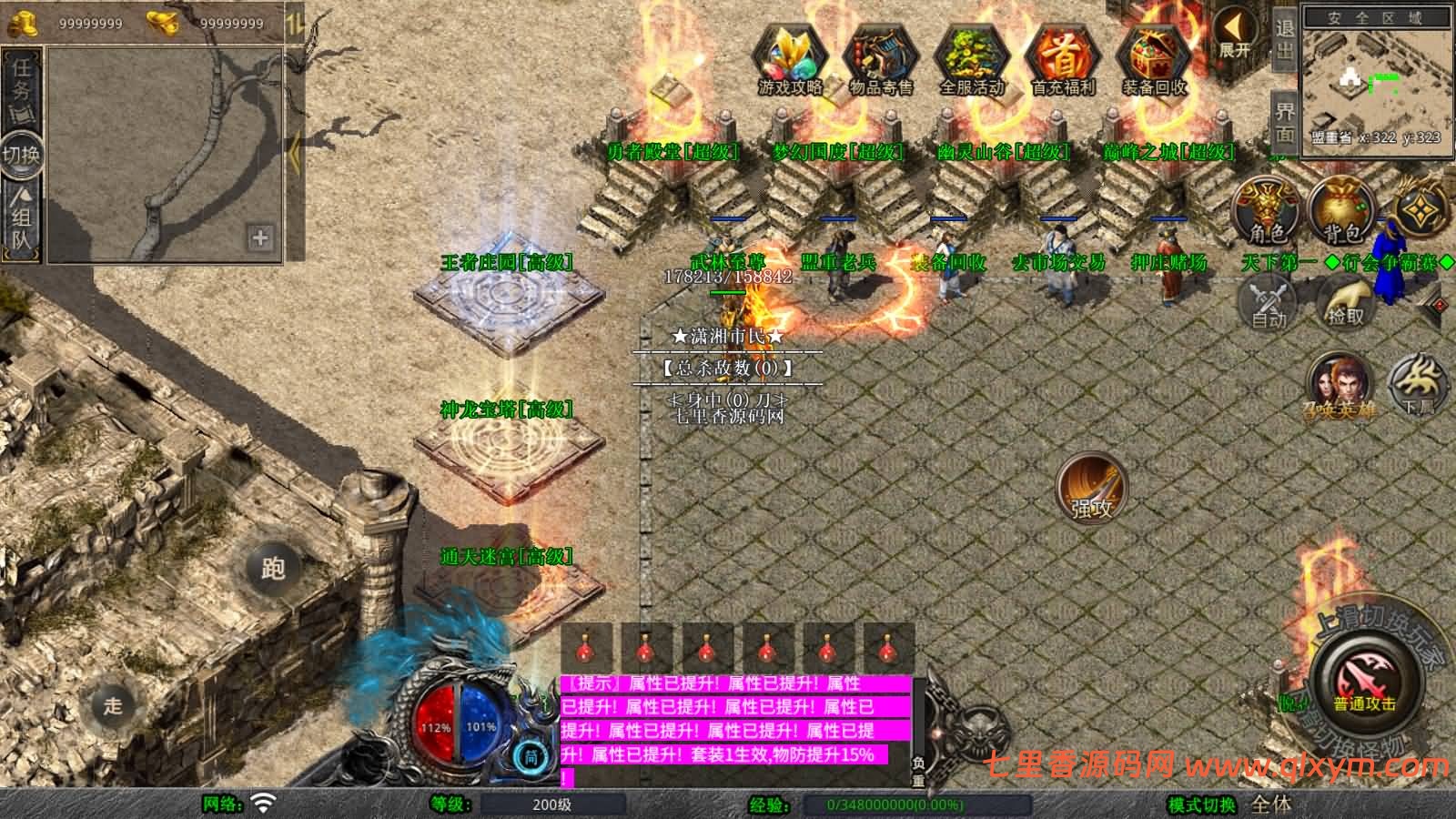Click the 切换 switch button
Screen dimensions: 1456x819
click(x=22, y=154)
